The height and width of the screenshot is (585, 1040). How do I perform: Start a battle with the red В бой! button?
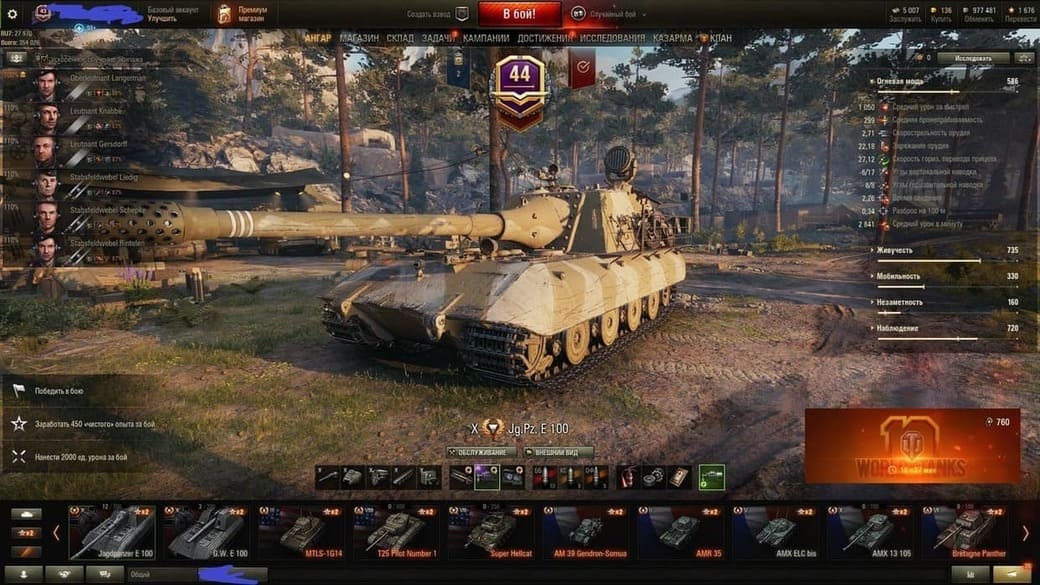[519, 14]
